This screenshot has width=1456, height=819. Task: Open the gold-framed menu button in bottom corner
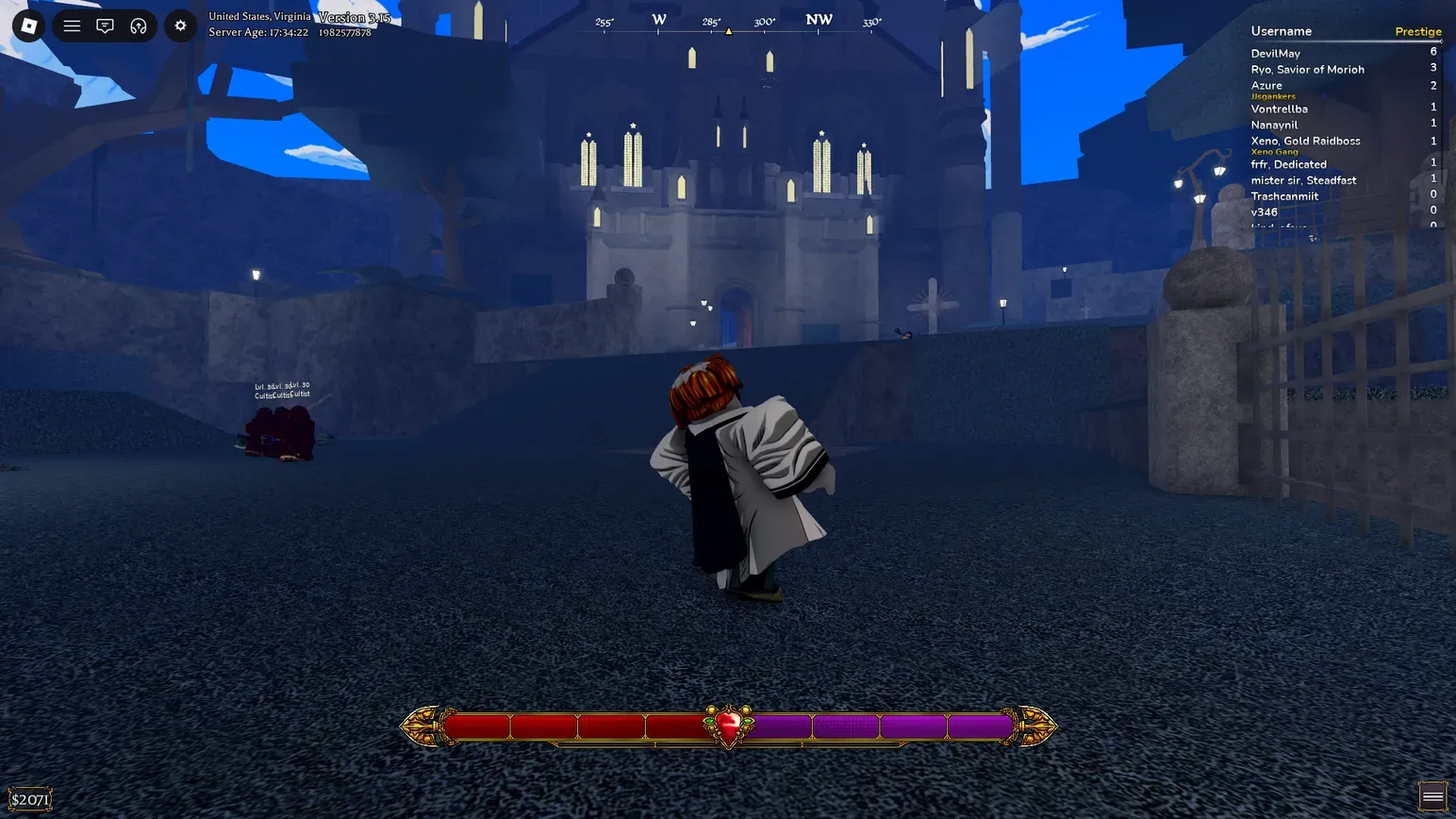tap(1432, 796)
